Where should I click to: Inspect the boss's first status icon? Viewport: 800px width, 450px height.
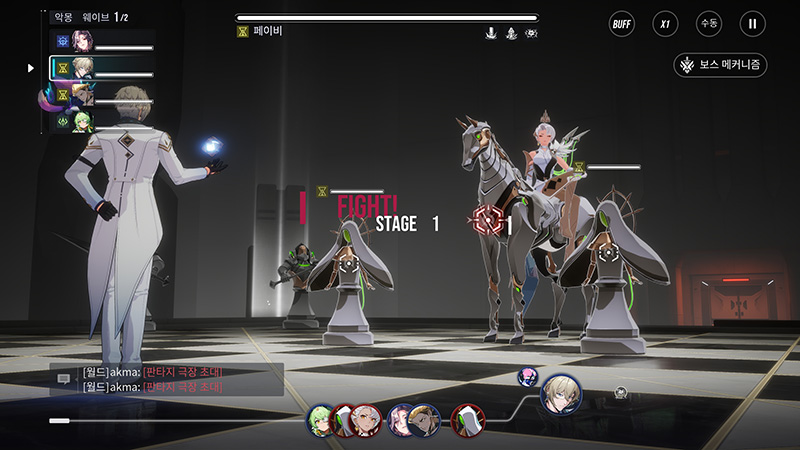tap(491, 33)
